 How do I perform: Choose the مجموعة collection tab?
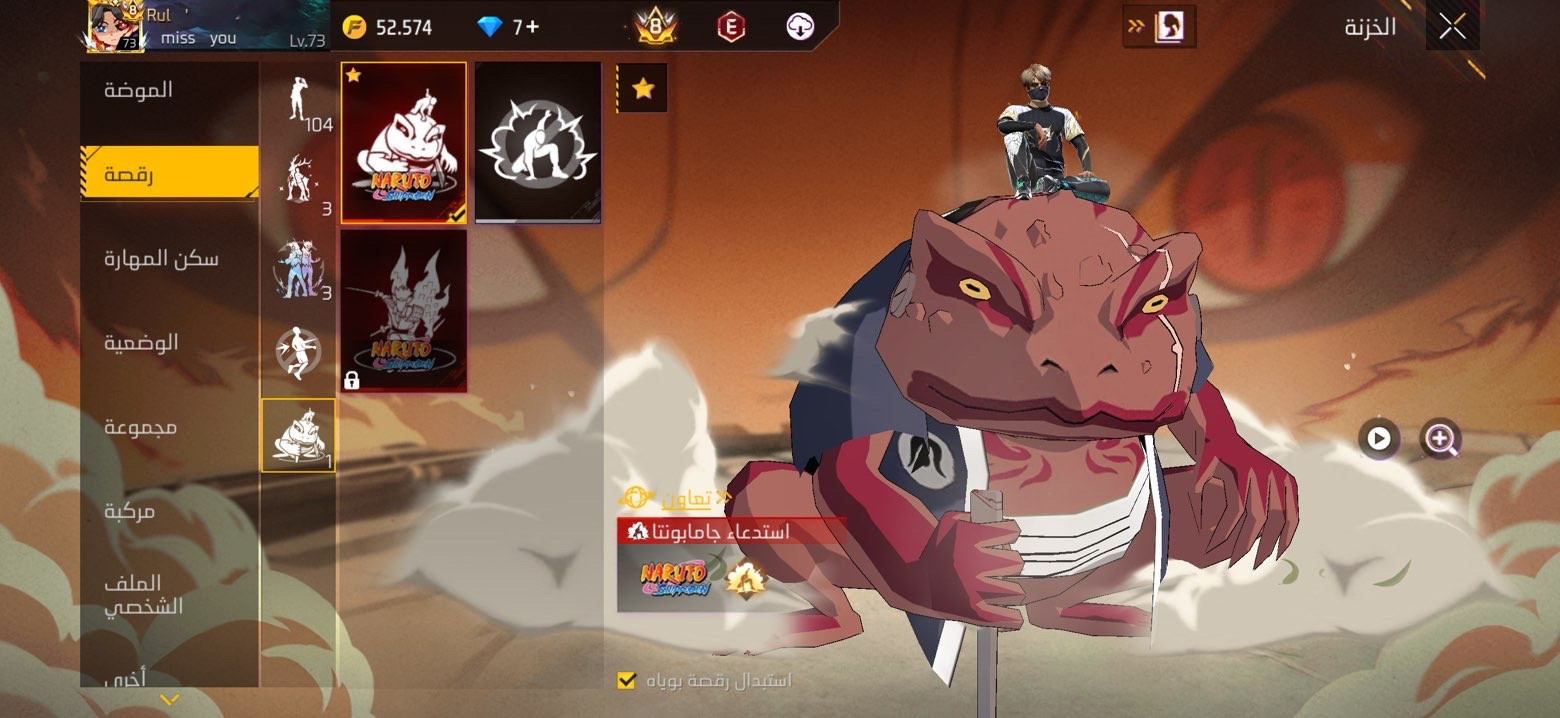click(x=141, y=427)
